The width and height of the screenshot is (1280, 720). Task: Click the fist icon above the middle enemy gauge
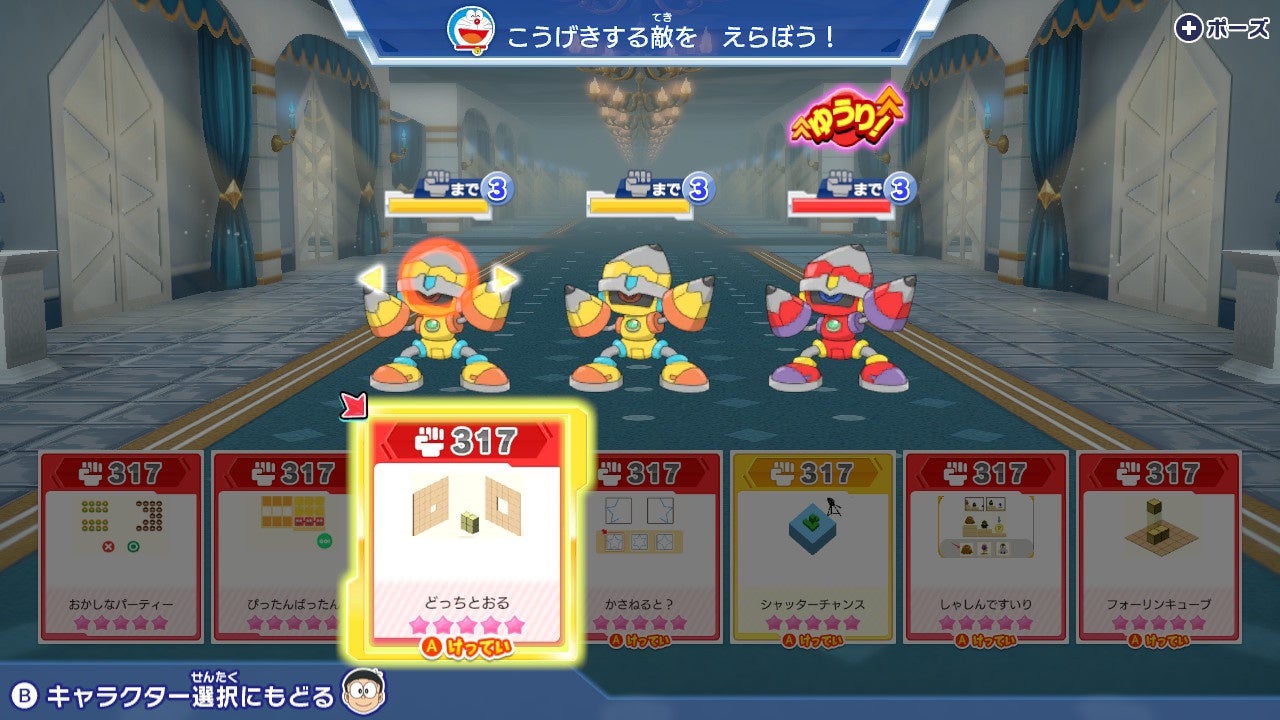click(638, 185)
